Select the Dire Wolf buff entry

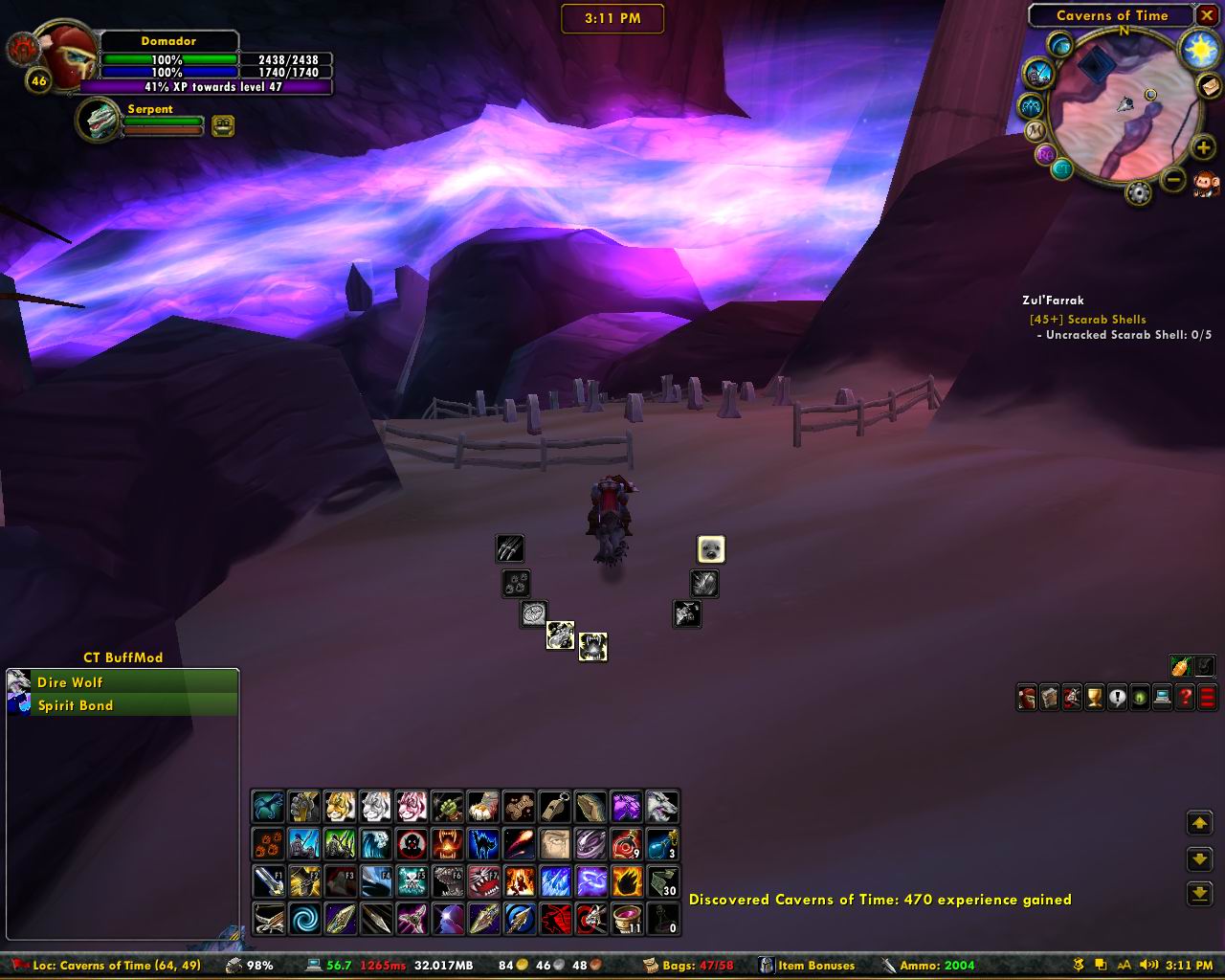pos(122,682)
